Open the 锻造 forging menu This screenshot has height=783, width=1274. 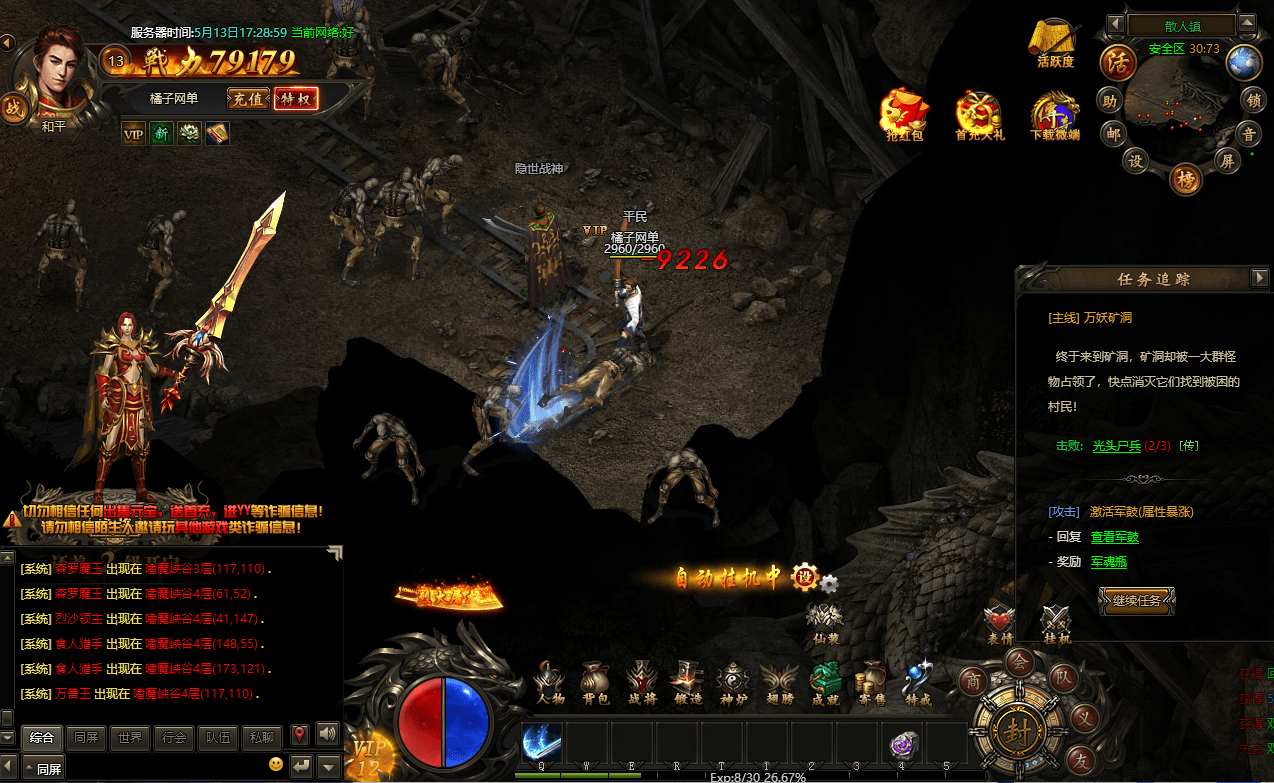pyautogui.click(x=687, y=683)
